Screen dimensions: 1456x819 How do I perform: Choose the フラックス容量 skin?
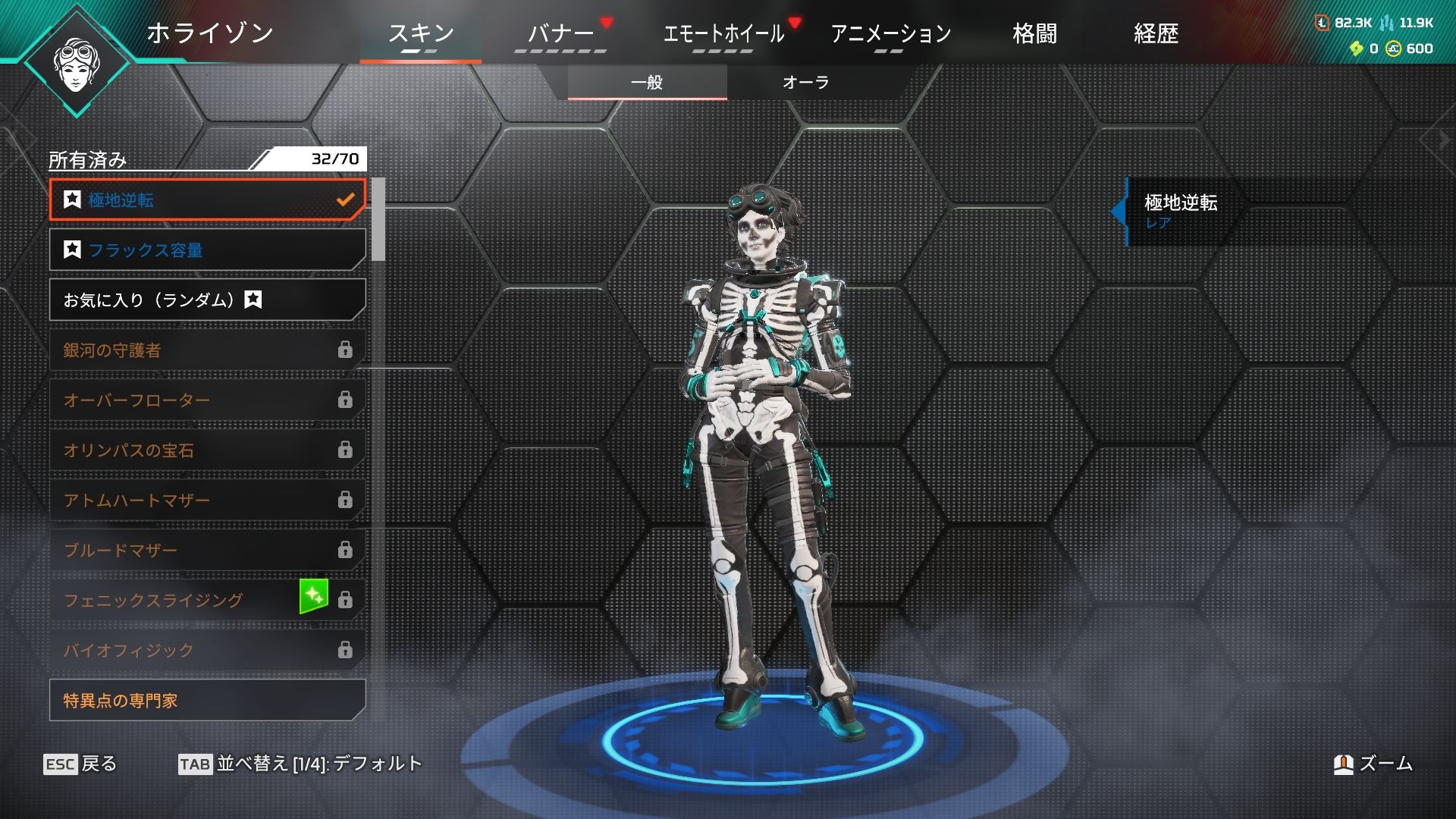click(x=207, y=250)
